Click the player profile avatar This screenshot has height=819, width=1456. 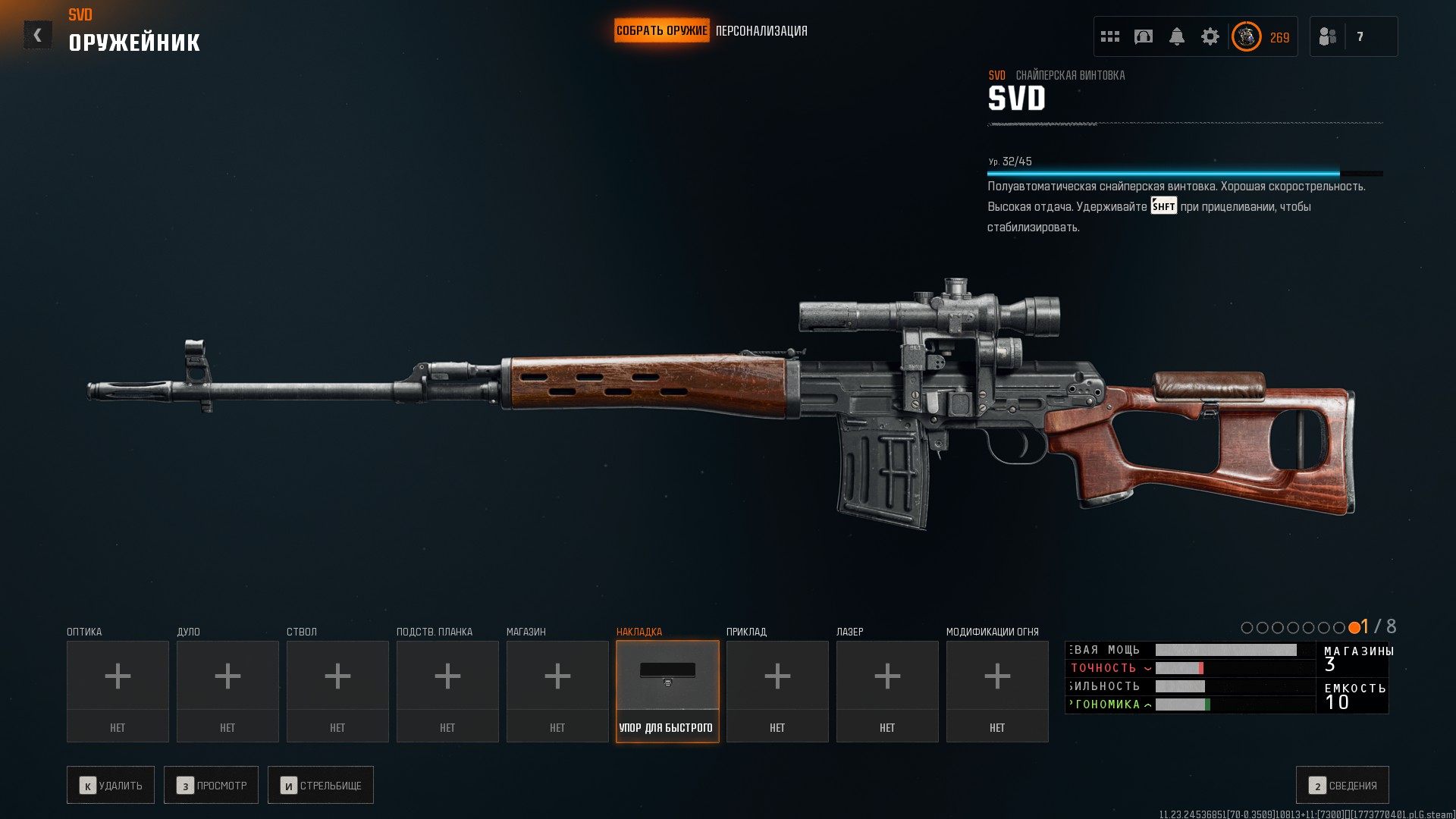(x=1246, y=36)
